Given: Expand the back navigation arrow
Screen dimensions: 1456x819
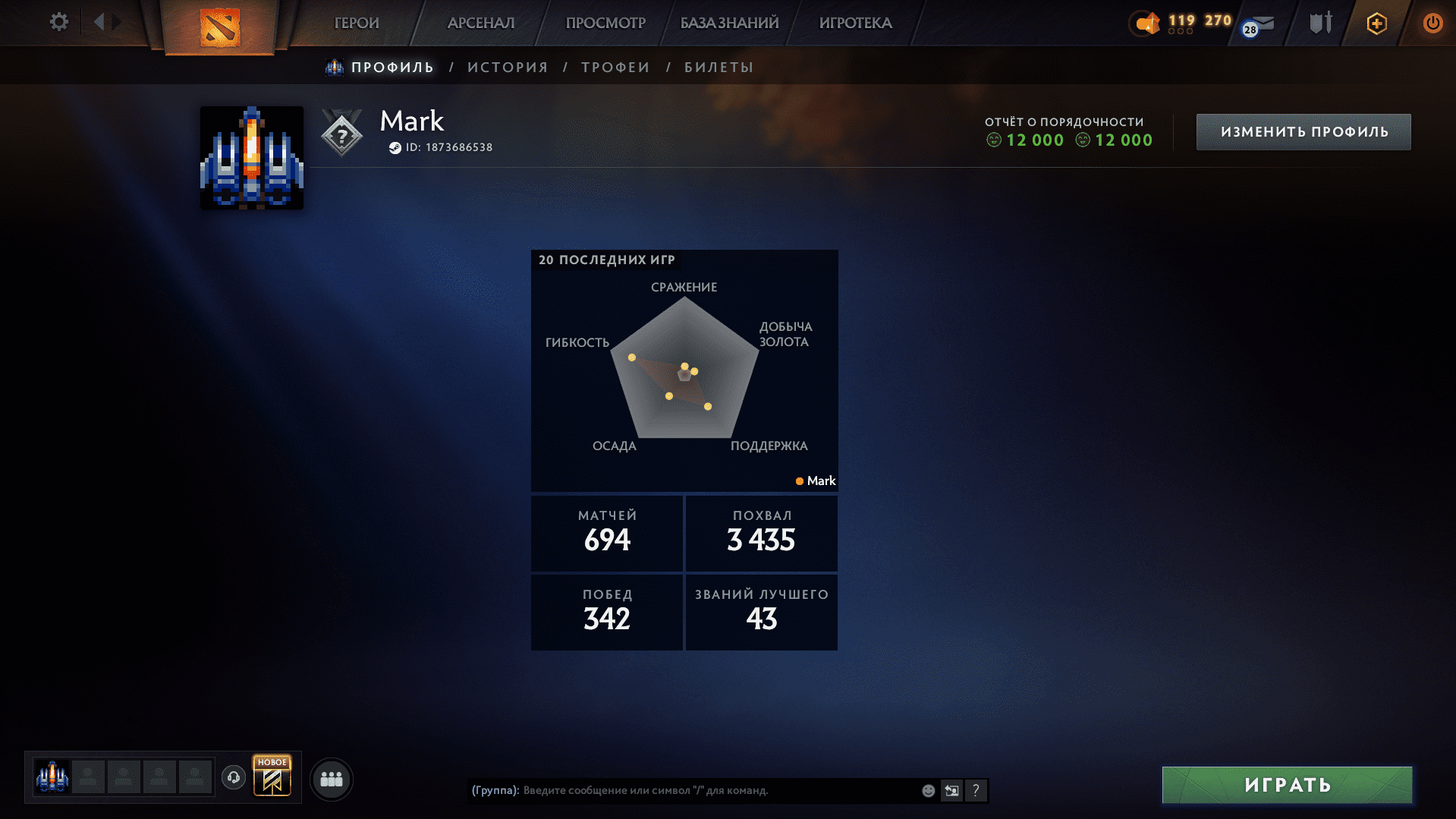Looking at the screenshot, I should [x=99, y=21].
